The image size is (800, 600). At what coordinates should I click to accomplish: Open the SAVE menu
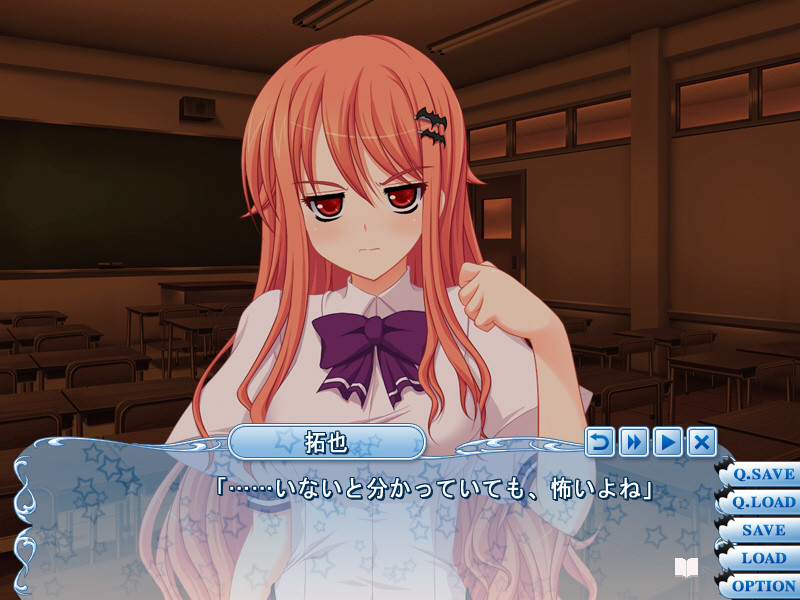[x=762, y=530]
